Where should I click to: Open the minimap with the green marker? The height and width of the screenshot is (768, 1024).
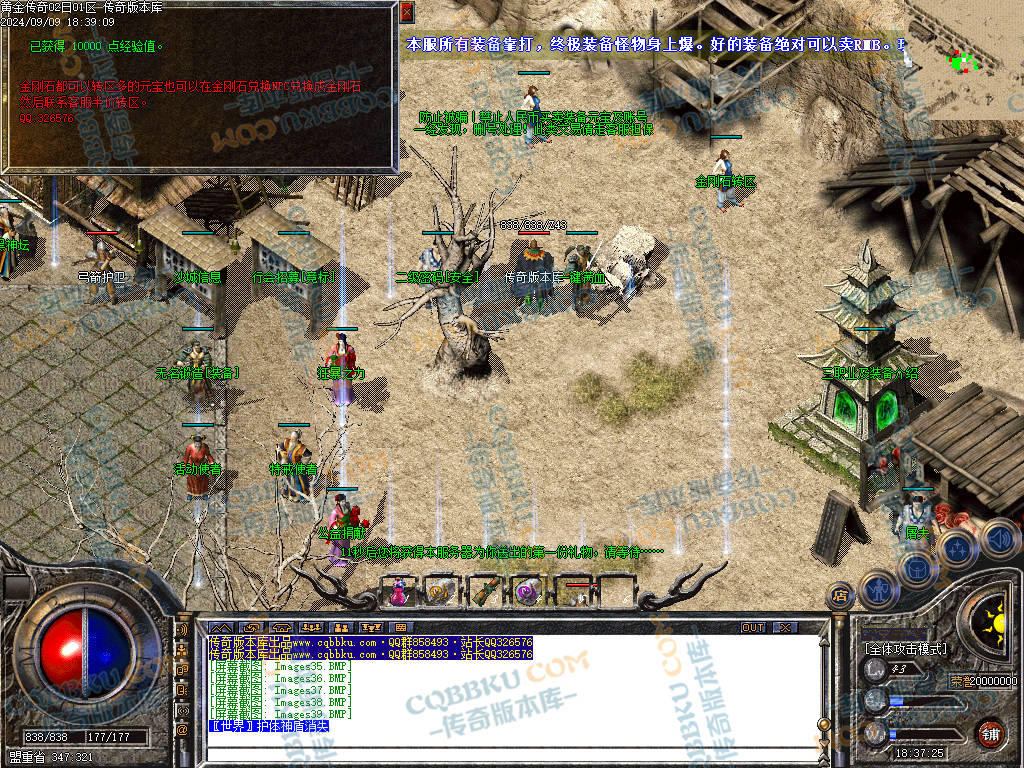coord(962,60)
